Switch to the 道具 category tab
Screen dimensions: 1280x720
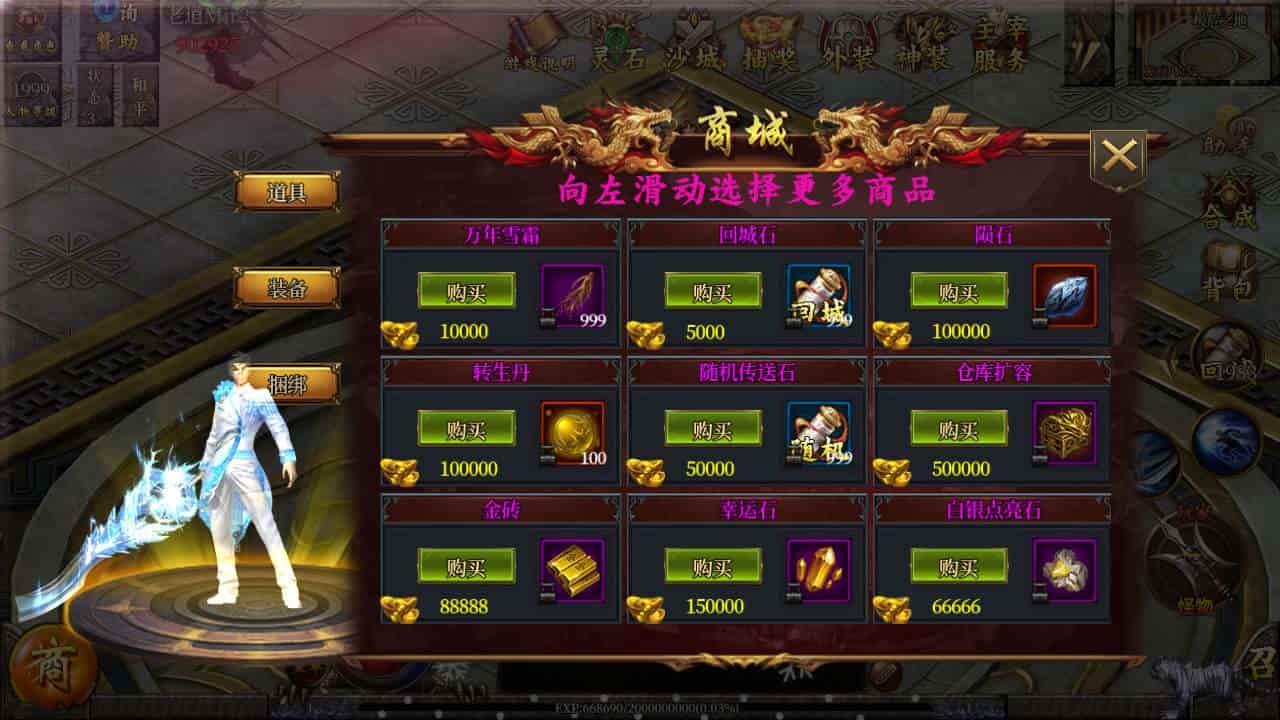point(286,193)
